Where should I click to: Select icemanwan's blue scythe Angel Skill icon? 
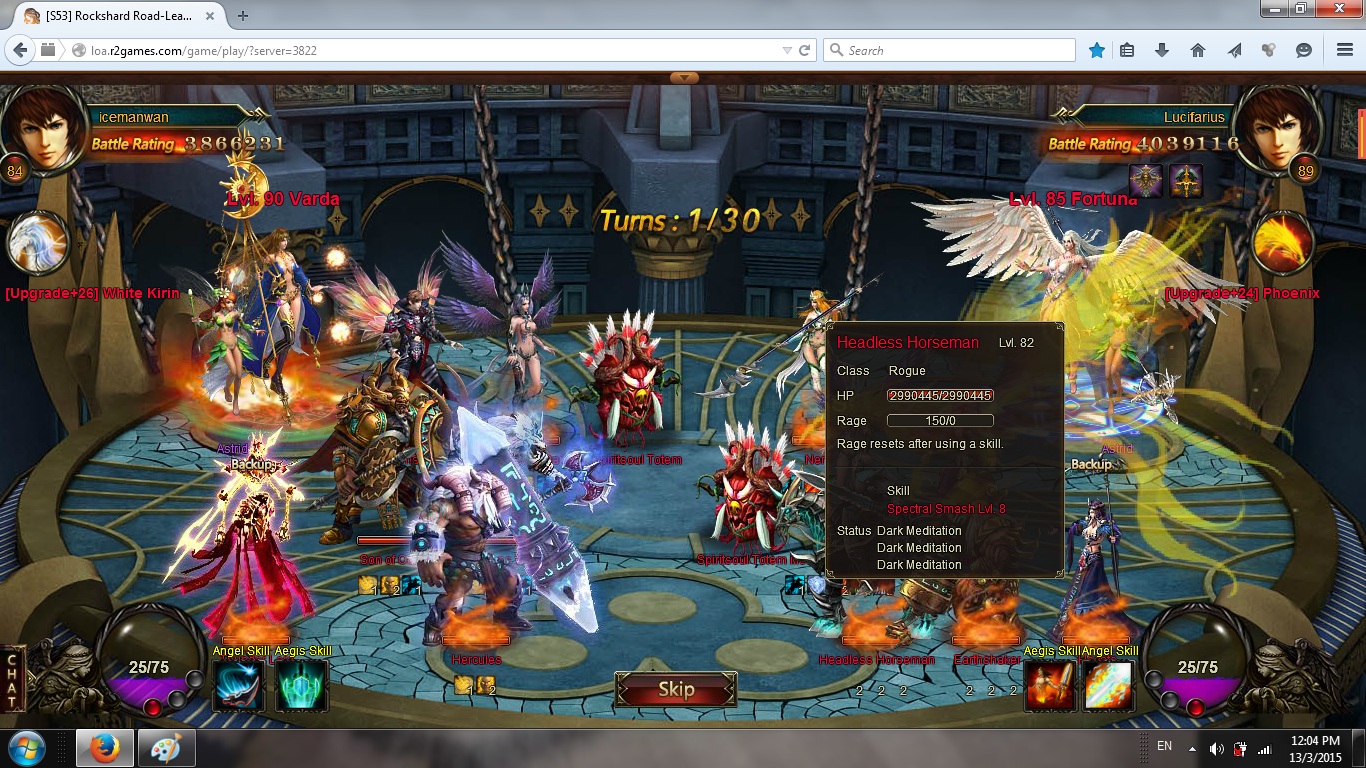(x=239, y=686)
